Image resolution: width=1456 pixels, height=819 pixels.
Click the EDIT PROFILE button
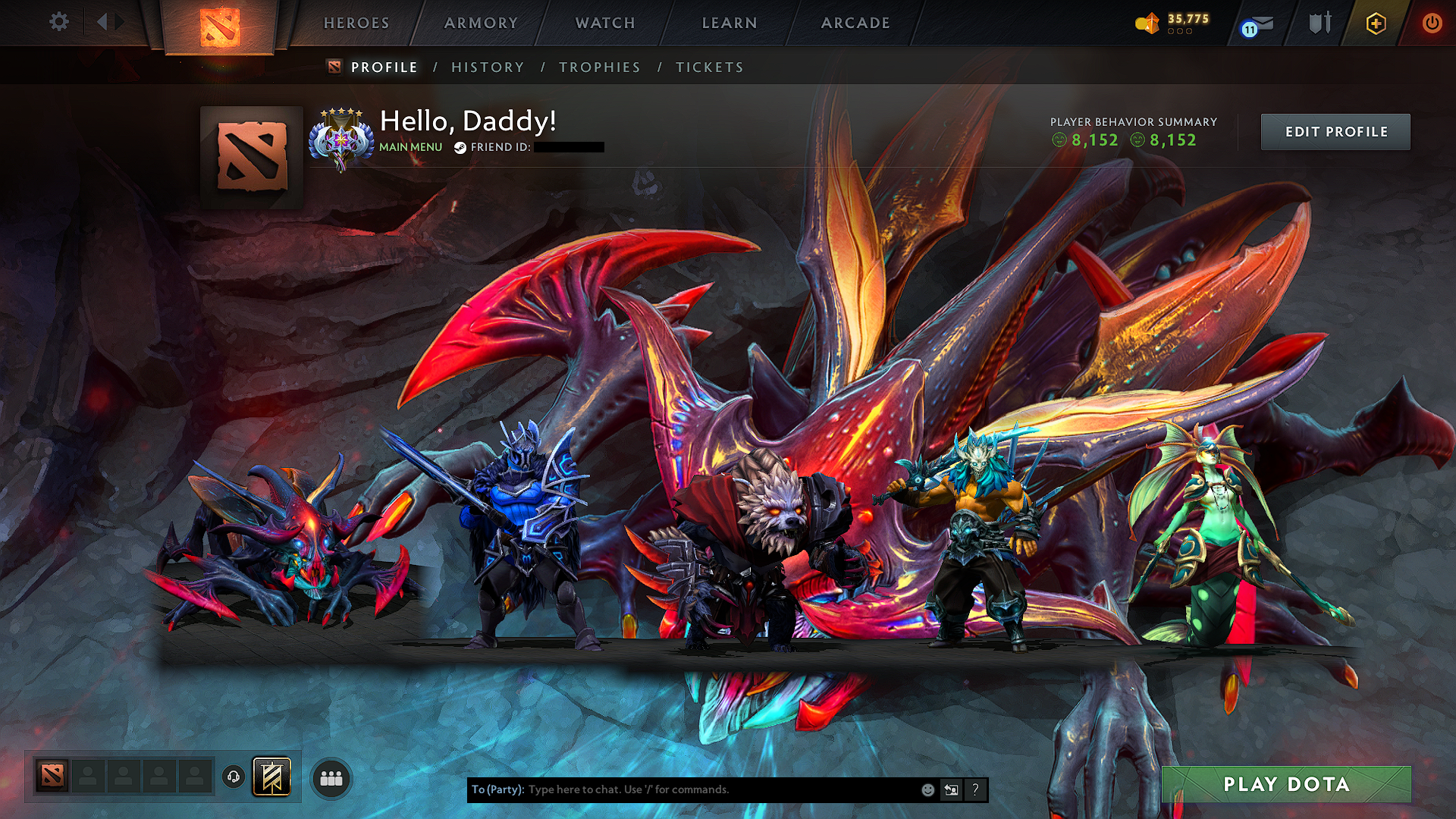(x=1335, y=131)
